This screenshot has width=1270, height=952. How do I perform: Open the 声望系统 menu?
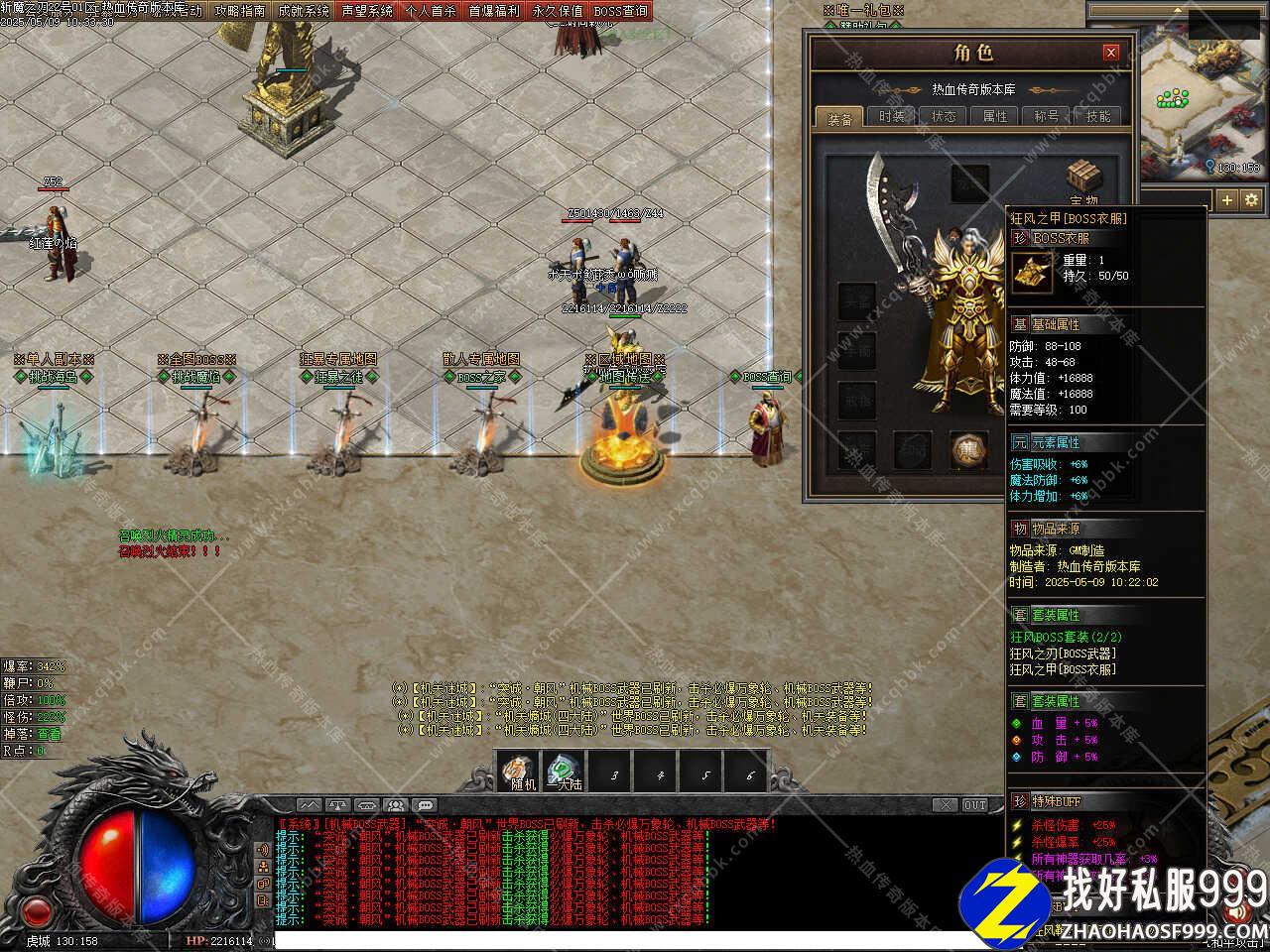(x=367, y=11)
